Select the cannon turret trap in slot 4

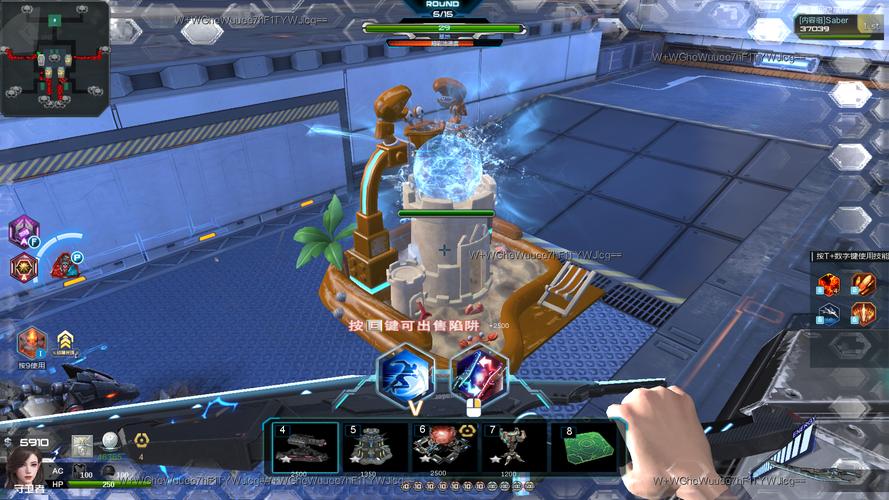306,446
